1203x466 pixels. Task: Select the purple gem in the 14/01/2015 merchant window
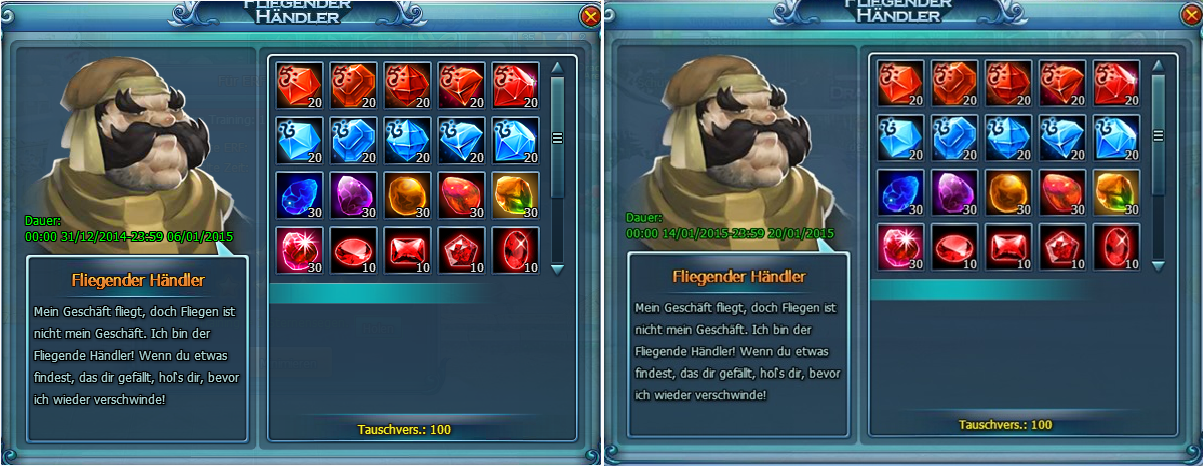click(955, 192)
